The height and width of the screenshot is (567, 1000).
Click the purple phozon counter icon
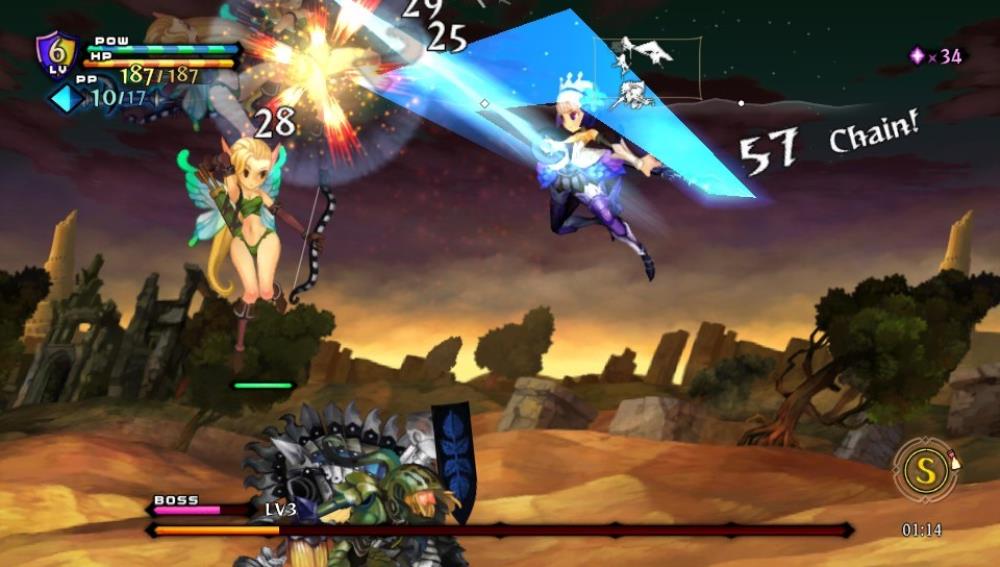click(x=916, y=56)
